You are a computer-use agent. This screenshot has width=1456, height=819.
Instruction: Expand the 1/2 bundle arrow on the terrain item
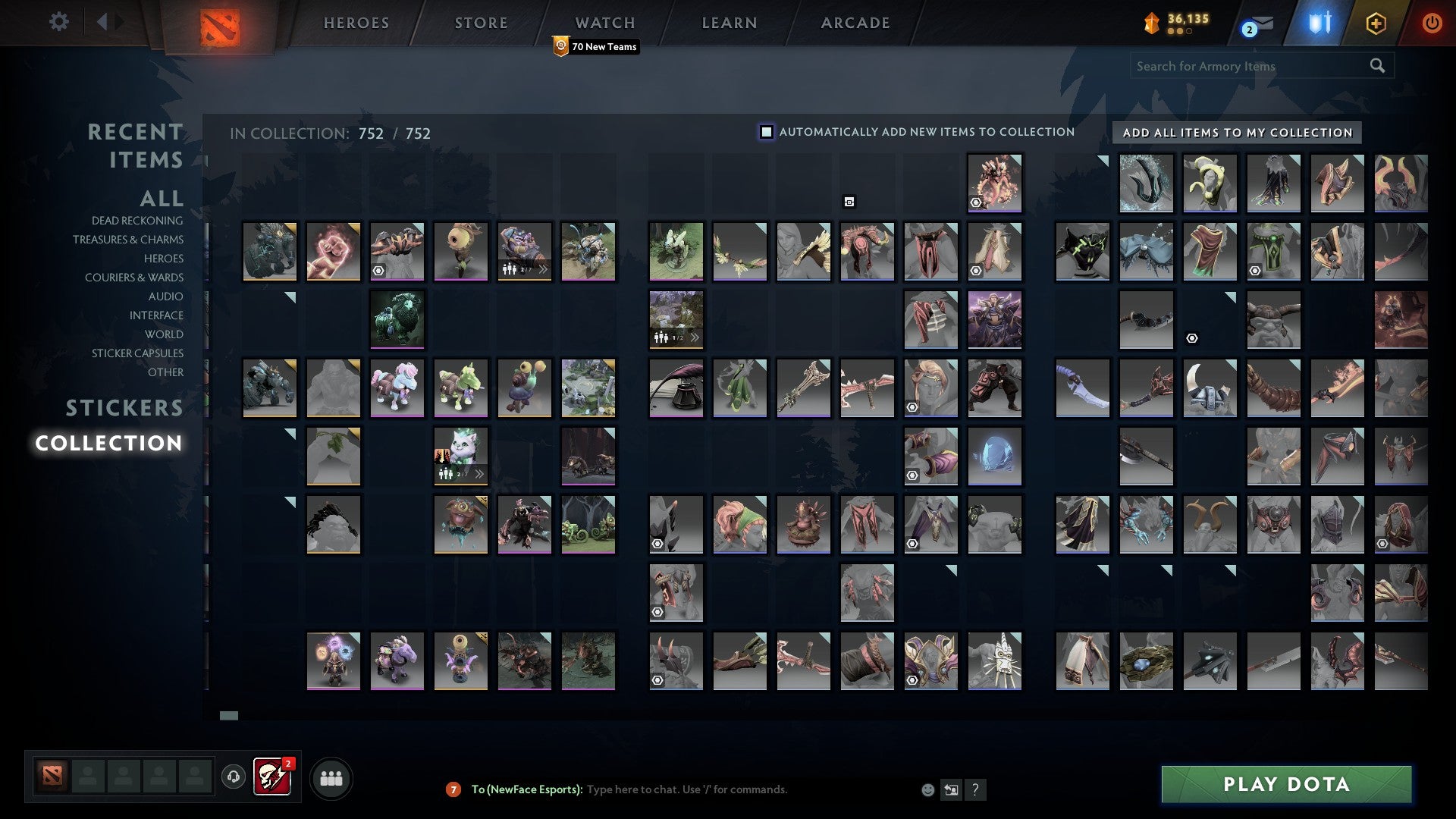(x=695, y=339)
